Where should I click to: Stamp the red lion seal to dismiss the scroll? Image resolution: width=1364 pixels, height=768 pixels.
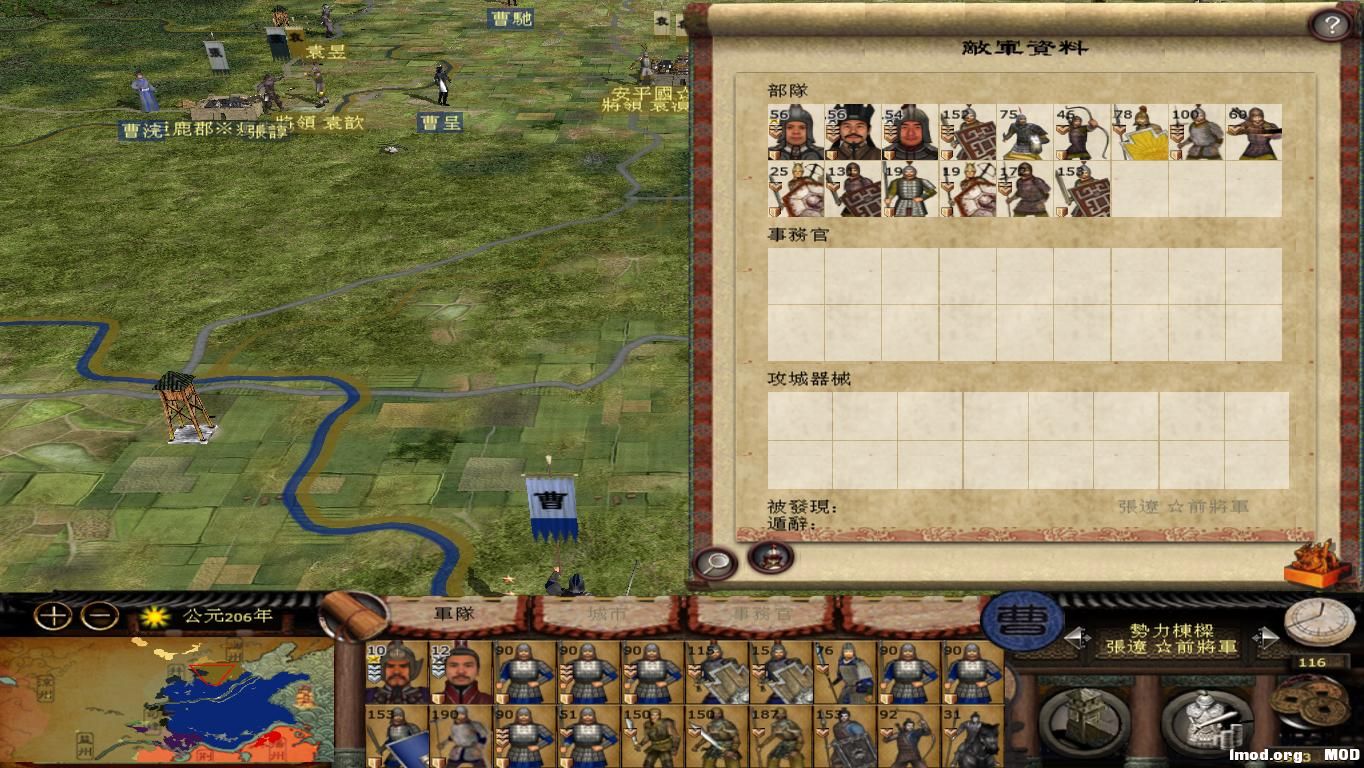point(1315,564)
